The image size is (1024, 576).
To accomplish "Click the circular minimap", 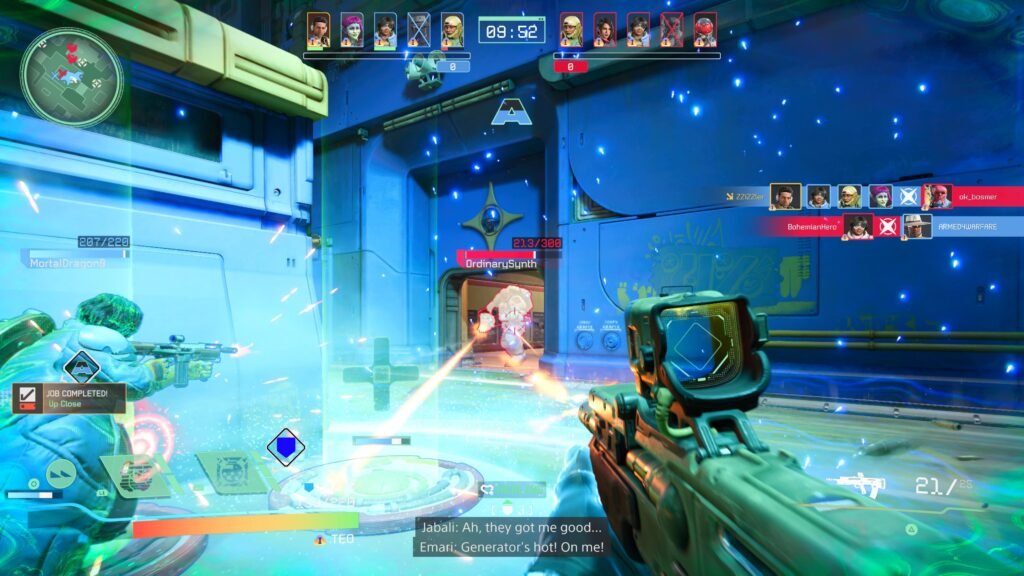I will point(71,77).
